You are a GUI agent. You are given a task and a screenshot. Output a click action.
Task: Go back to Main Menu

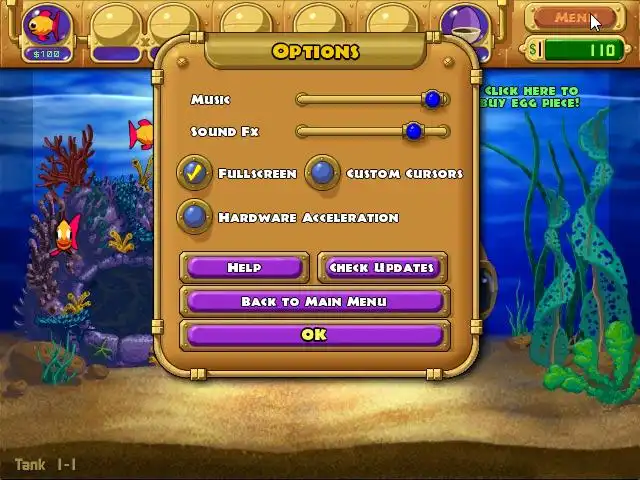[x=314, y=301]
